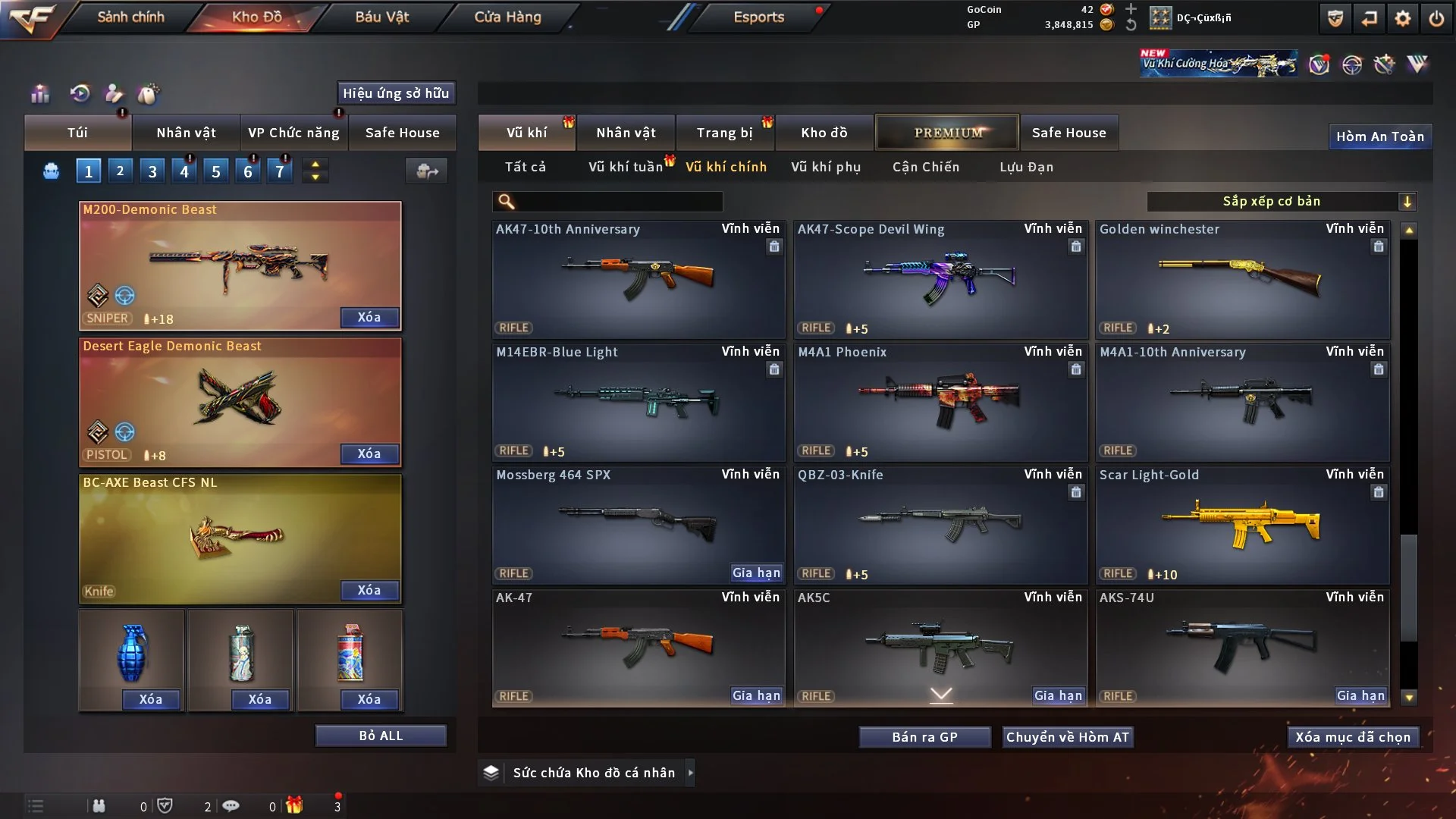This screenshot has width=1456, height=819.
Task: Open the Sảnh chính lobby menu
Action: pyautogui.click(x=130, y=17)
